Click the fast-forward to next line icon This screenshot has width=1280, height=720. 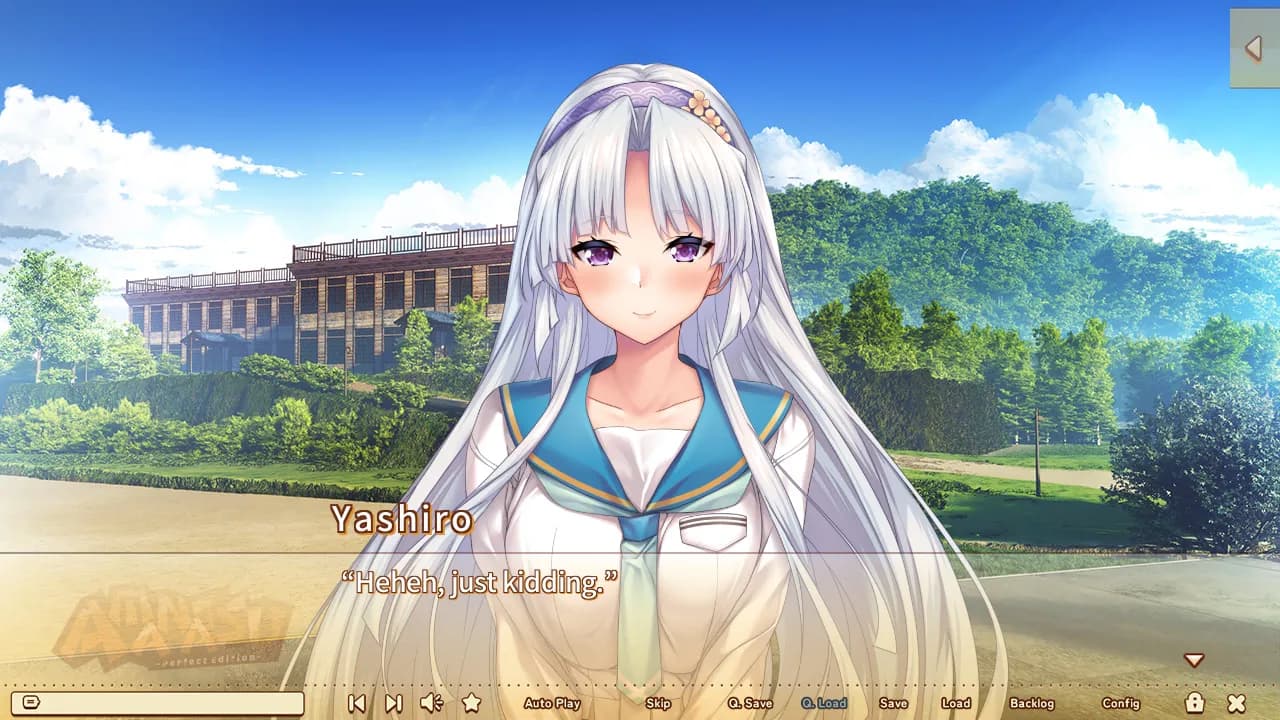[391, 704]
